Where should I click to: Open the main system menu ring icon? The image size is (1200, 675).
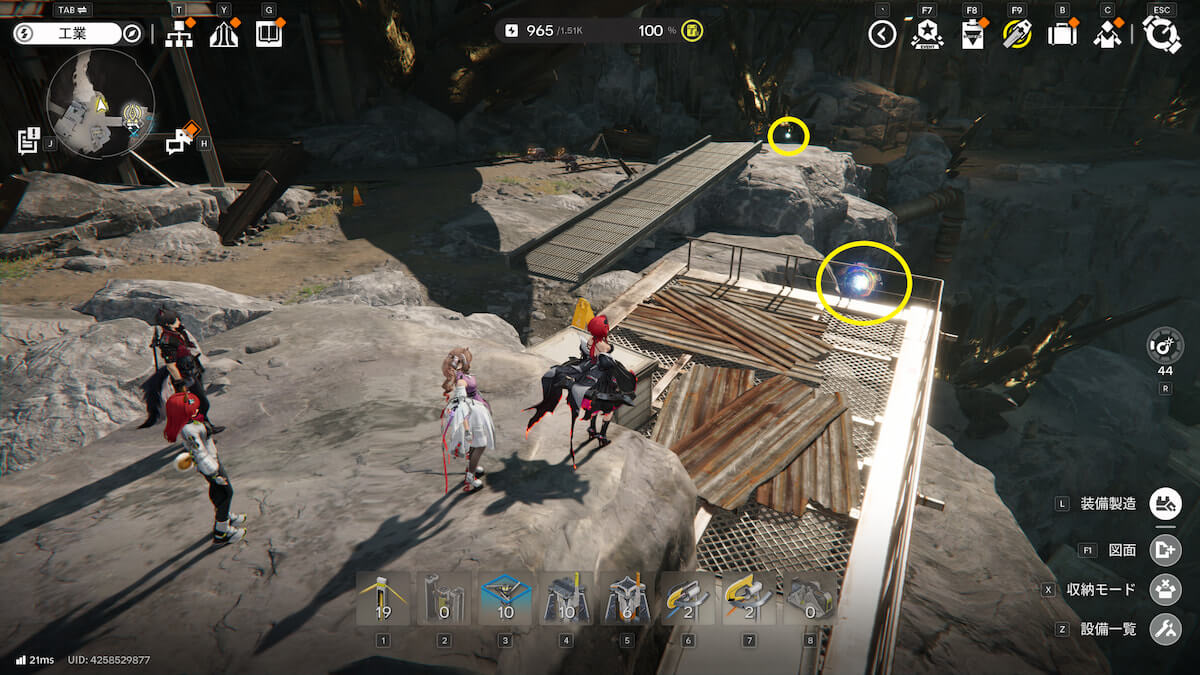tap(1161, 35)
